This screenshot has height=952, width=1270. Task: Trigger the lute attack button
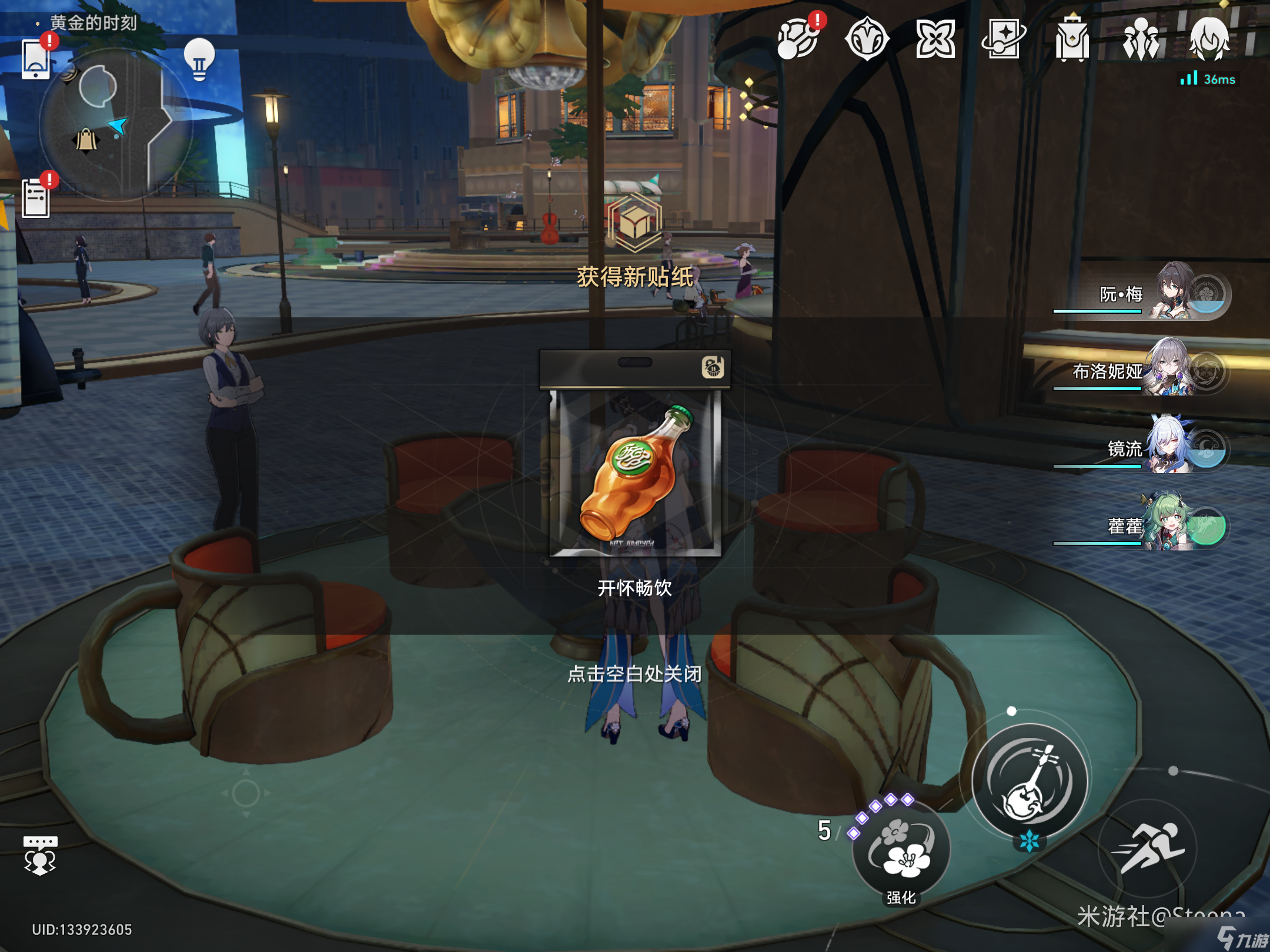tap(1030, 782)
